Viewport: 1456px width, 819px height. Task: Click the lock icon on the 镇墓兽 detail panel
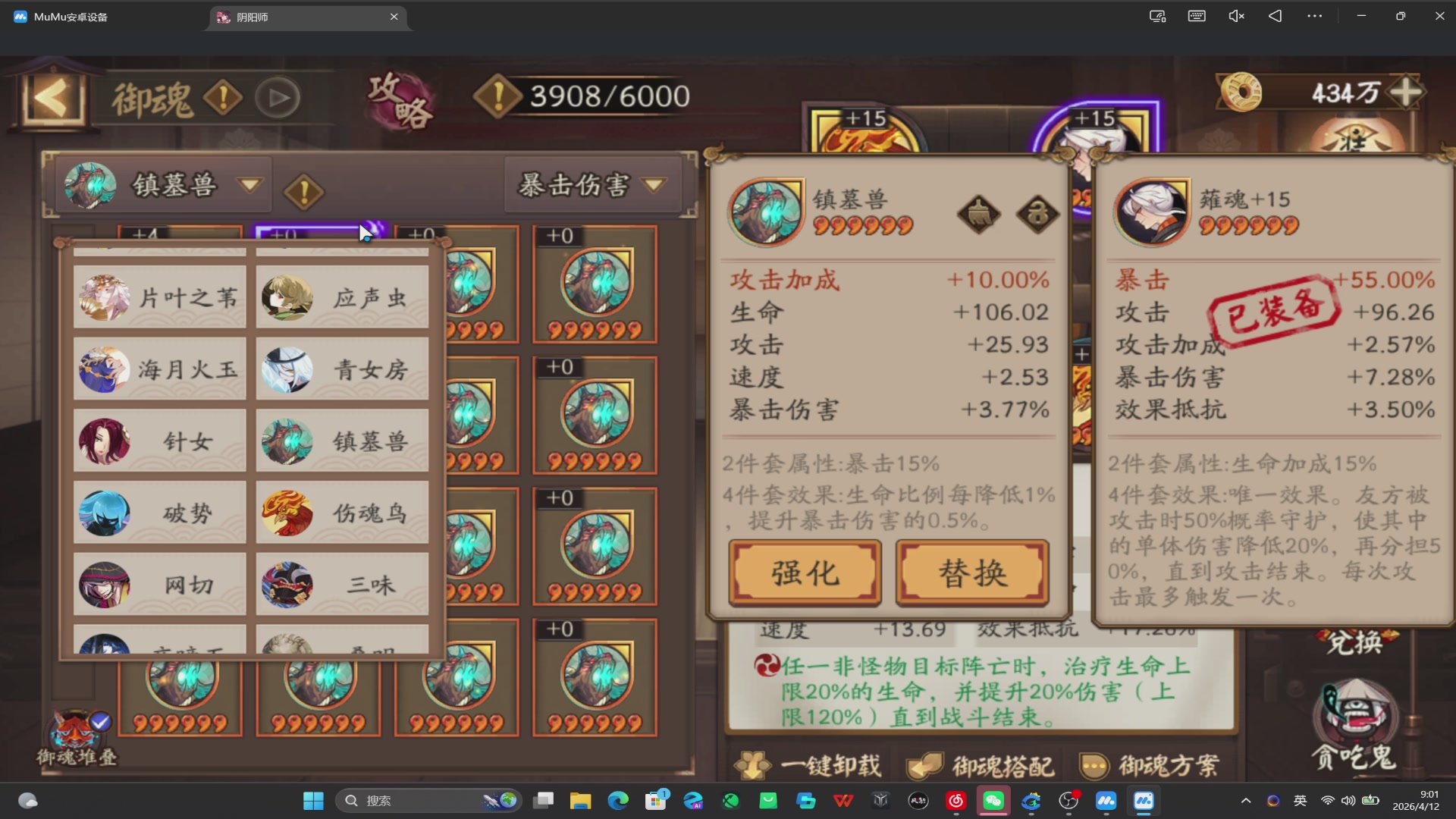point(1037,215)
